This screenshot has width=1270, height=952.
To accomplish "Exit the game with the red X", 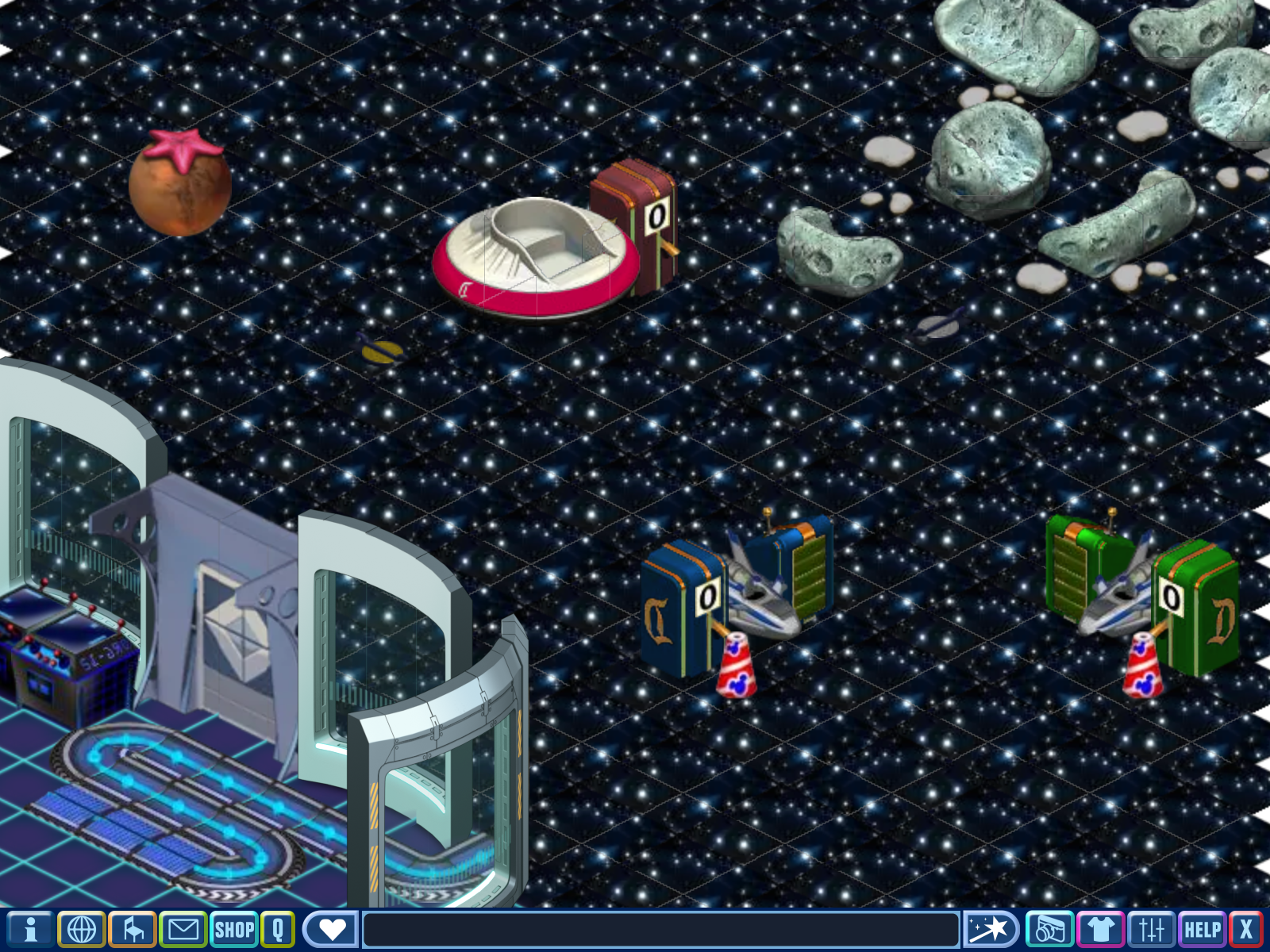I will point(1246,929).
